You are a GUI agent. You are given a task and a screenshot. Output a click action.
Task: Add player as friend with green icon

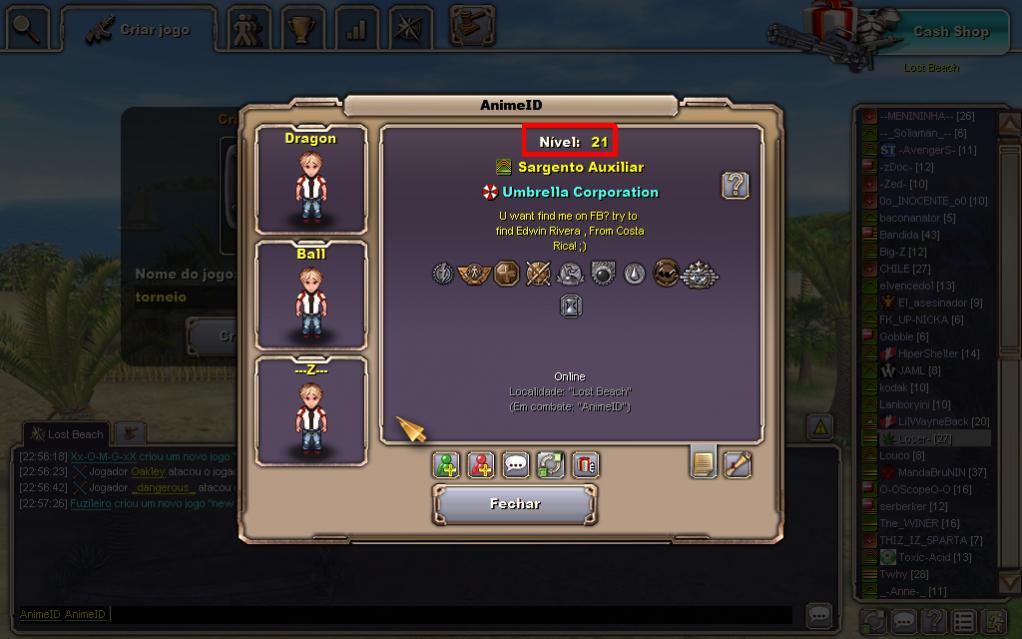click(x=446, y=465)
